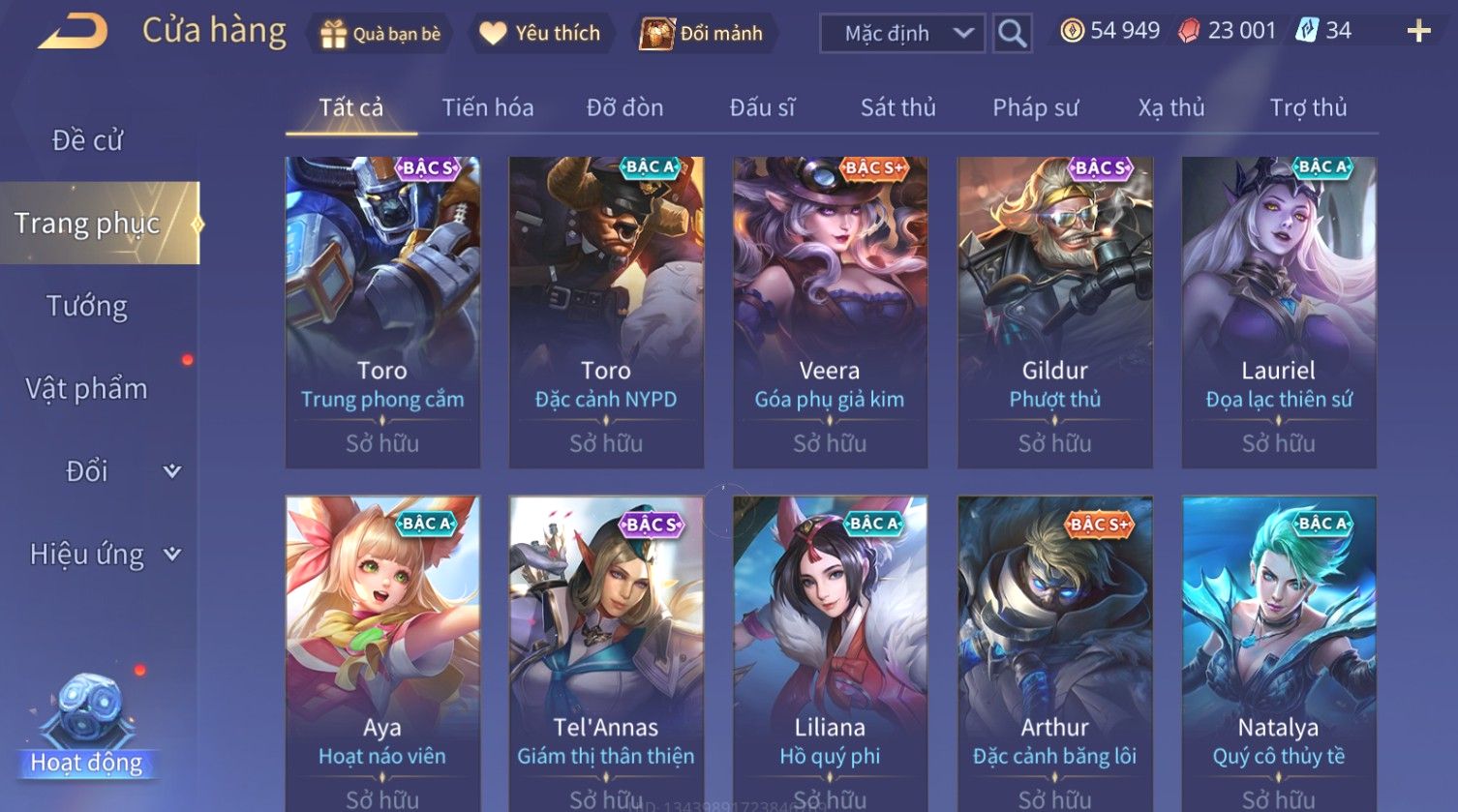
Task: Show the Pháp sư skins tab
Action: (x=1035, y=107)
